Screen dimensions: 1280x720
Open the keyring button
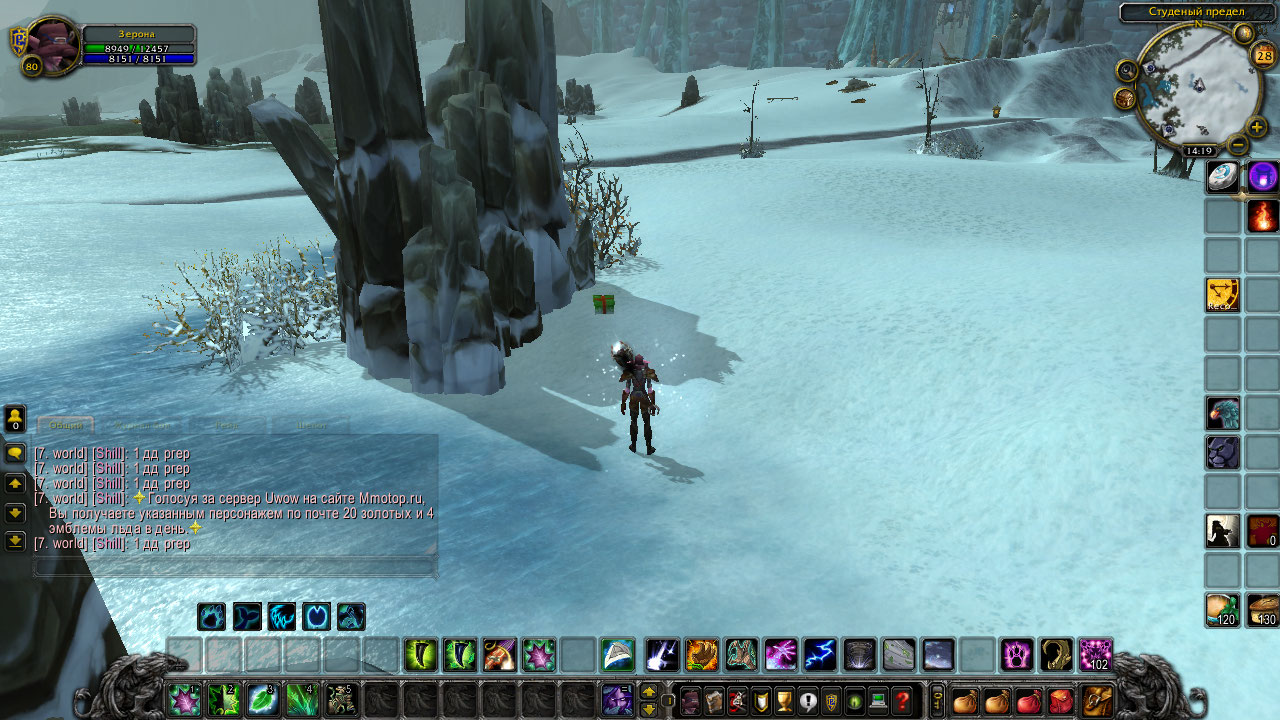(937, 700)
